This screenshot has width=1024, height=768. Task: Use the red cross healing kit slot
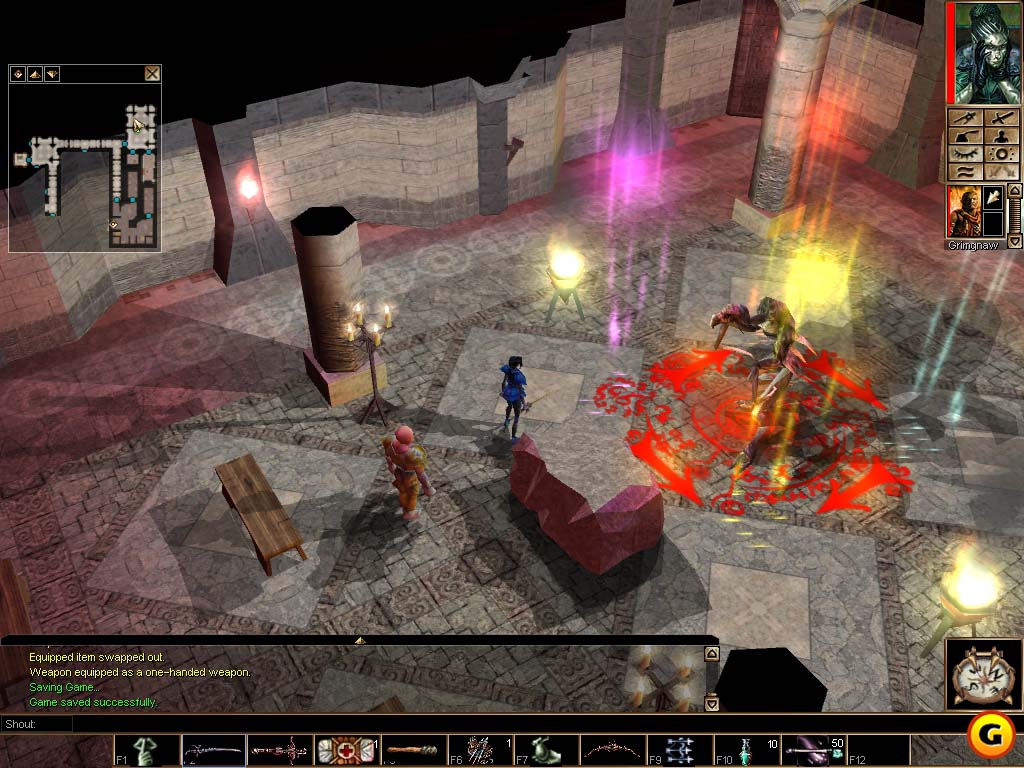(346, 750)
